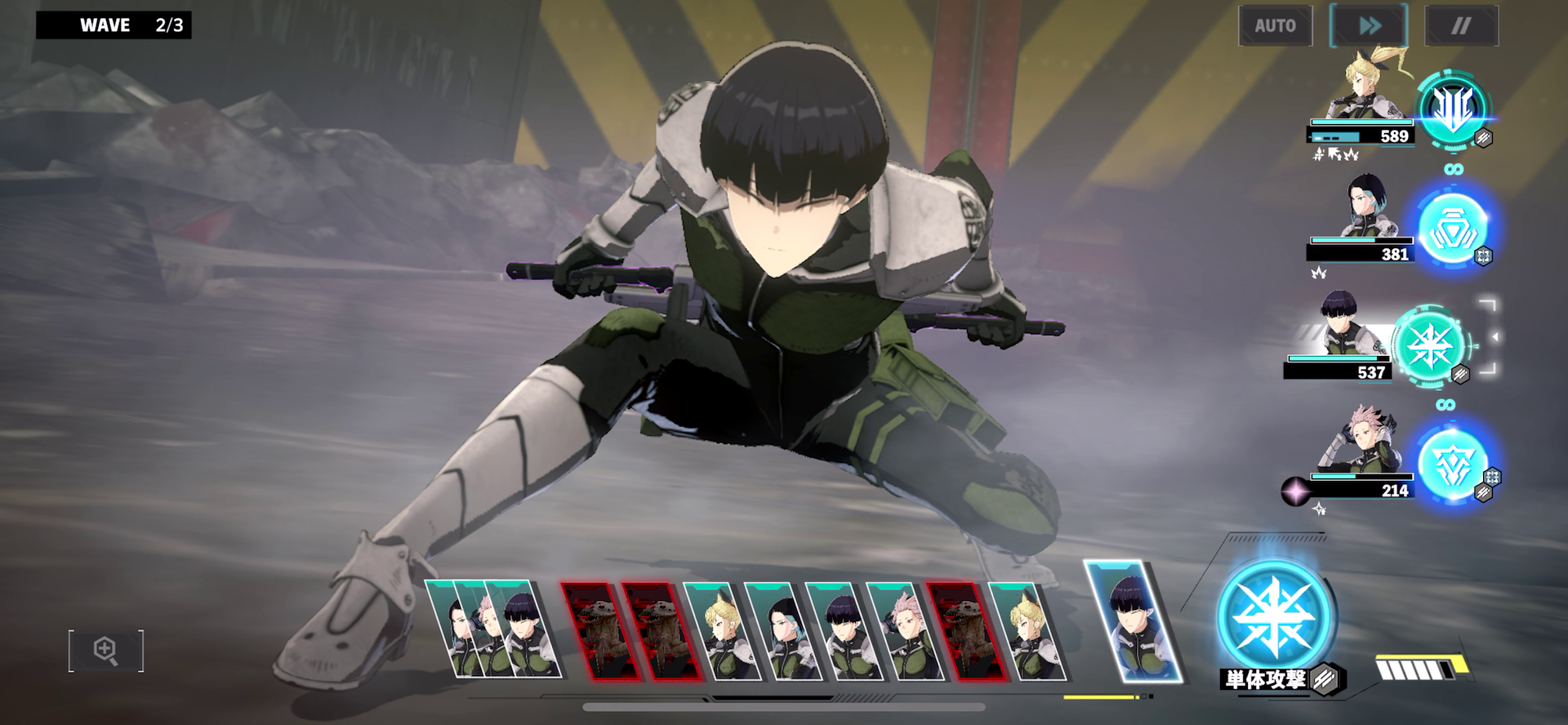Image resolution: width=1568 pixels, height=725 pixels.
Task: Select the teal-haired character portrait with 381 HP
Action: click(1365, 211)
